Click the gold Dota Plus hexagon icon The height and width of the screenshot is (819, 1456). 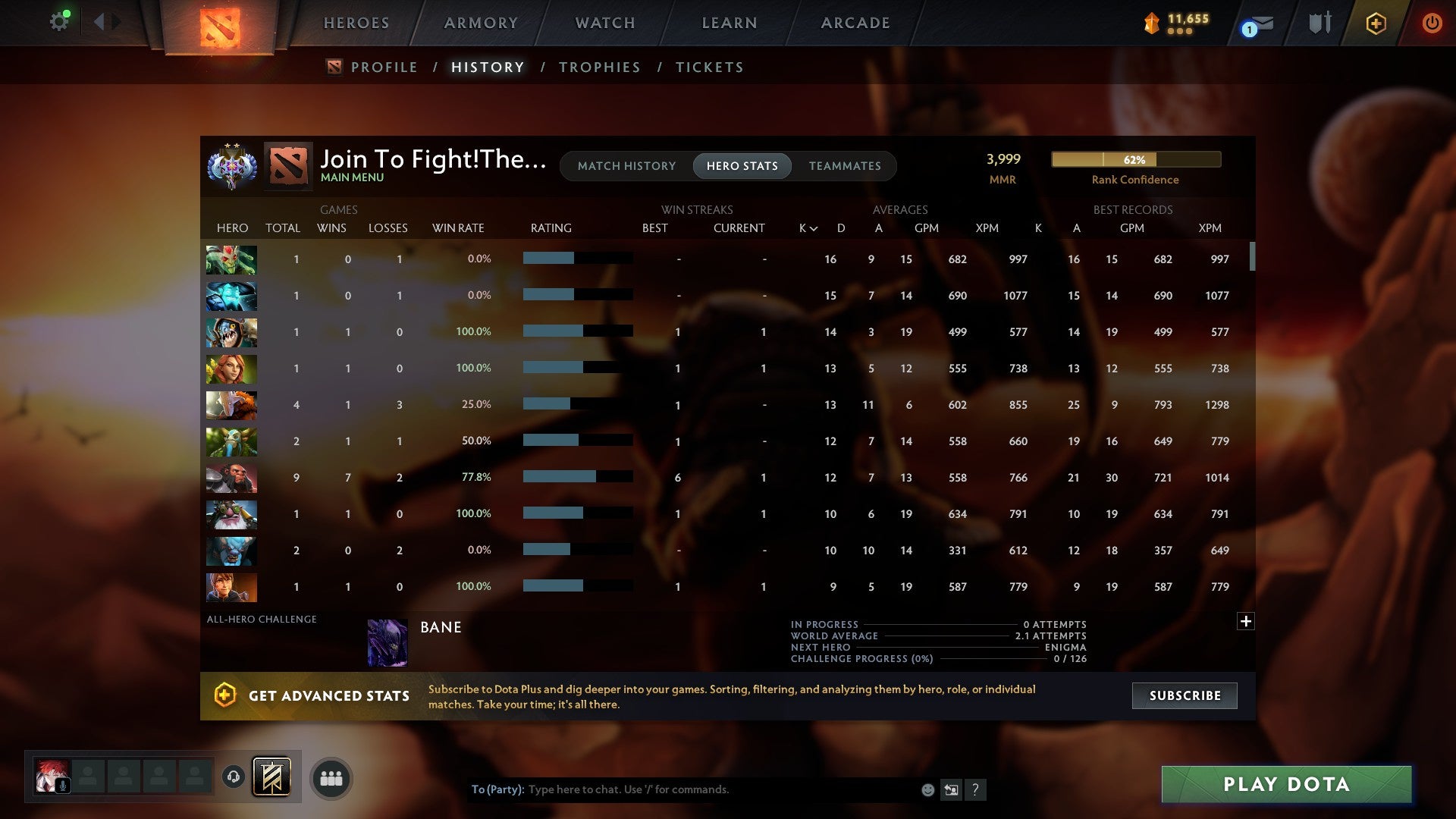pyautogui.click(x=1375, y=23)
